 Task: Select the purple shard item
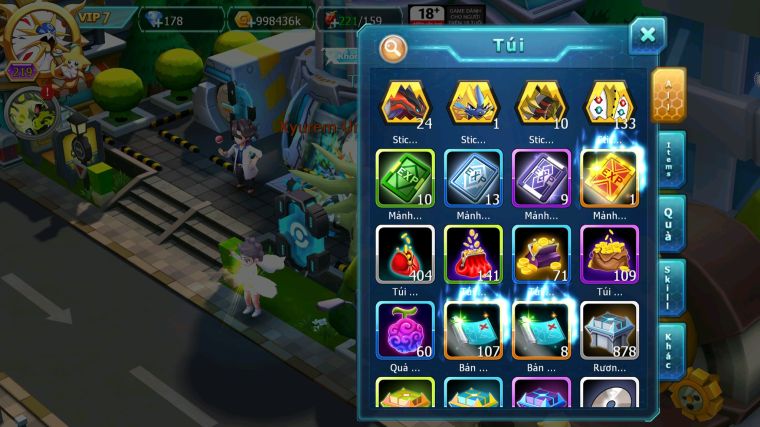(541, 177)
